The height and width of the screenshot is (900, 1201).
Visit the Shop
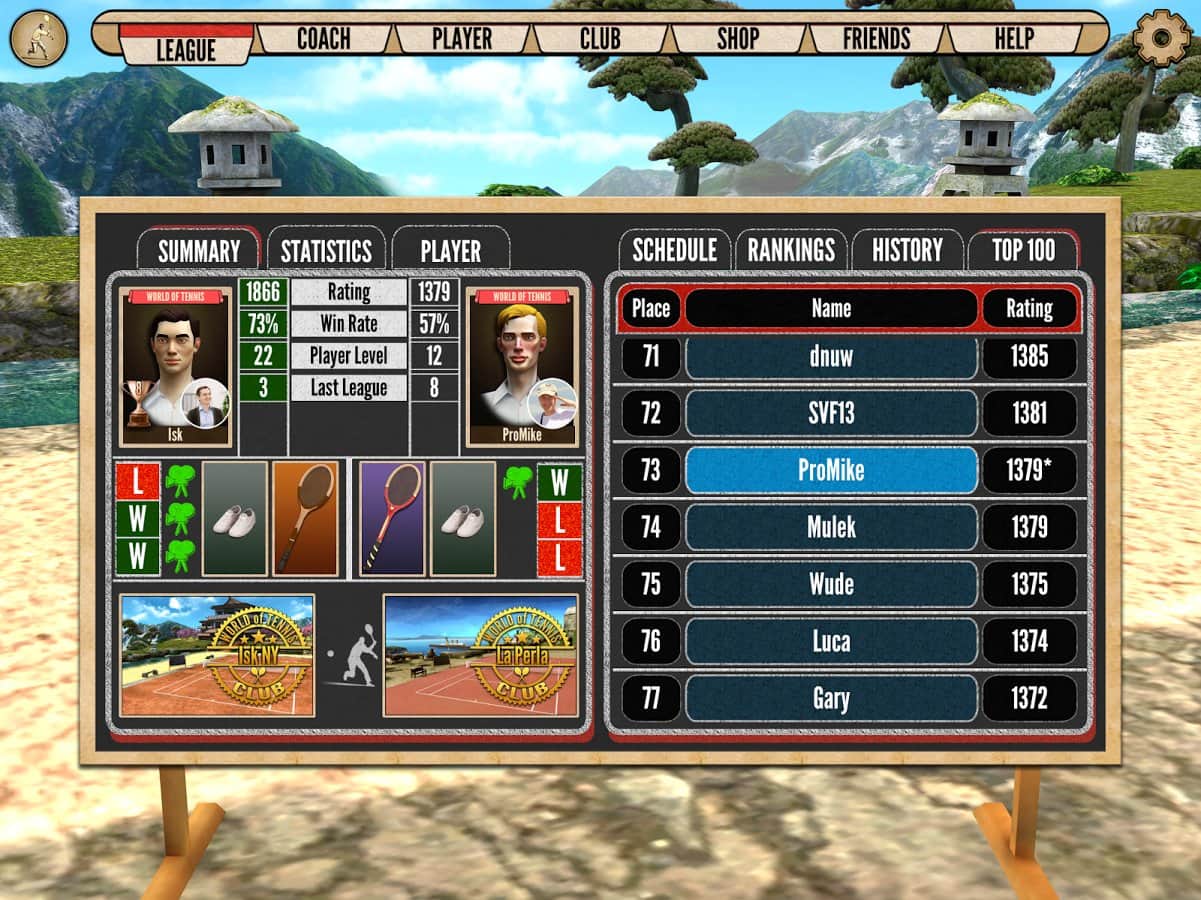click(x=738, y=39)
